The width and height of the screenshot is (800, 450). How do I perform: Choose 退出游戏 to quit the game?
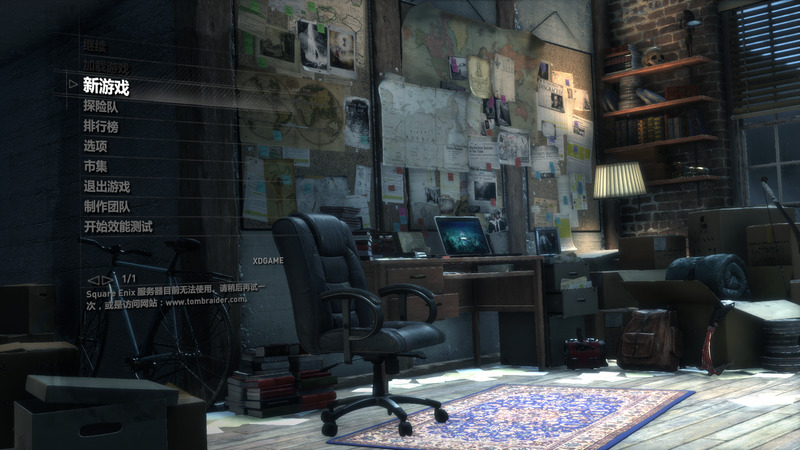click(107, 186)
